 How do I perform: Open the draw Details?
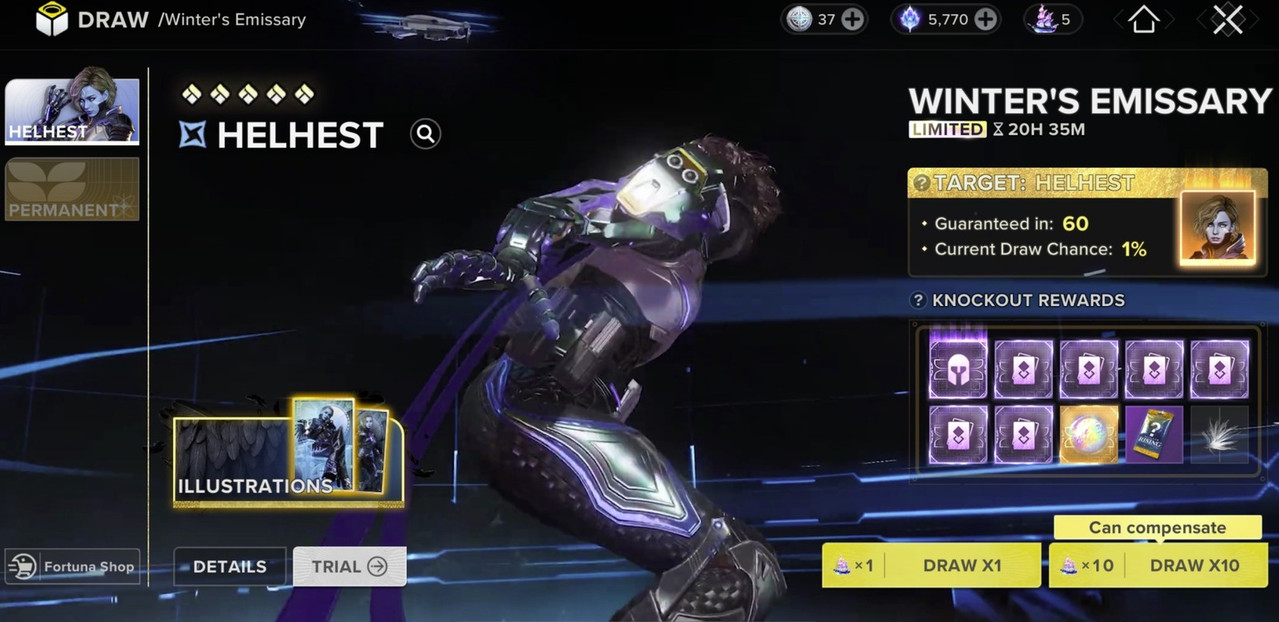point(230,566)
